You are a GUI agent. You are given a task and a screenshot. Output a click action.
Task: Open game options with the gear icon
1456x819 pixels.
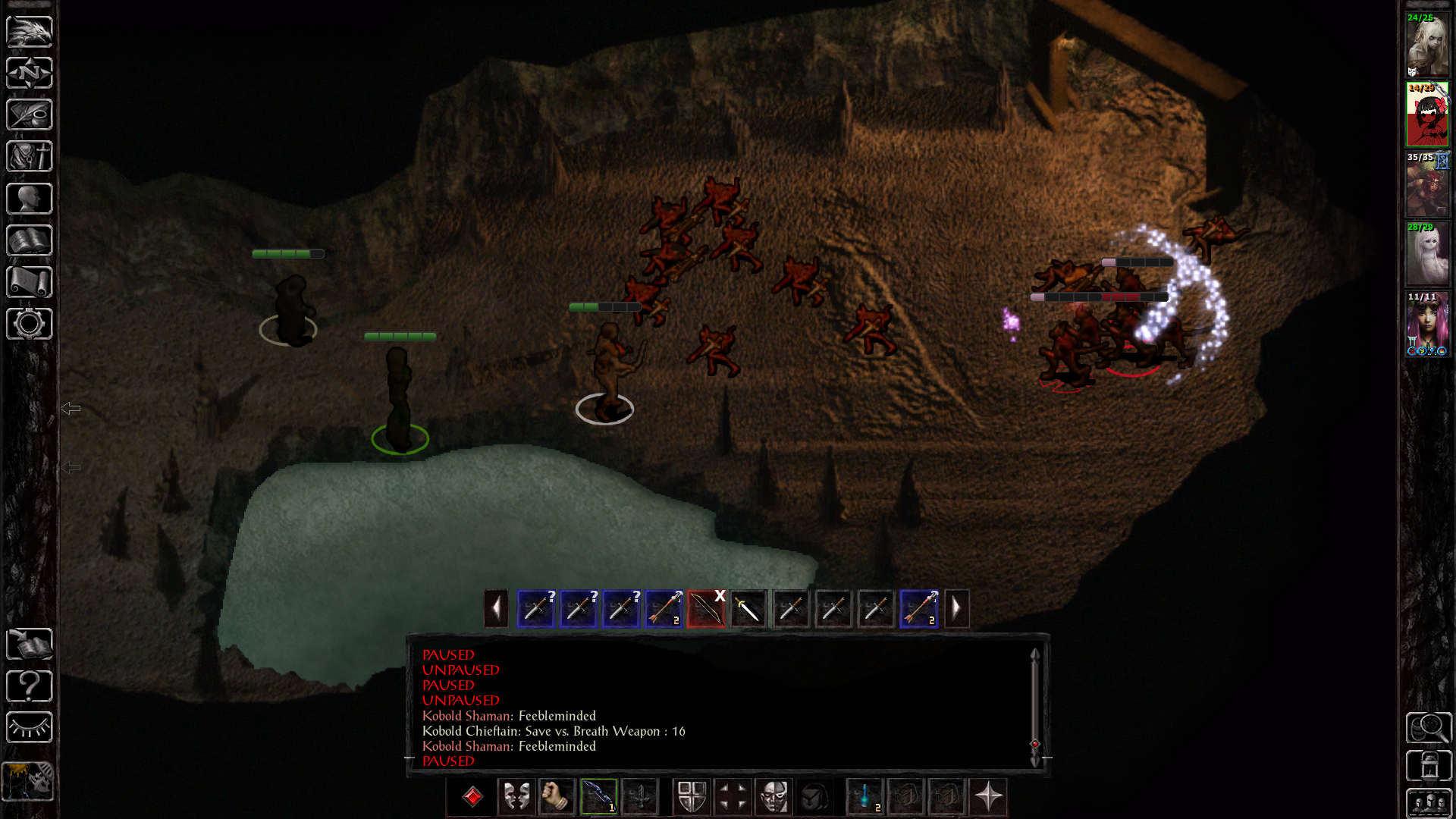coord(30,324)
